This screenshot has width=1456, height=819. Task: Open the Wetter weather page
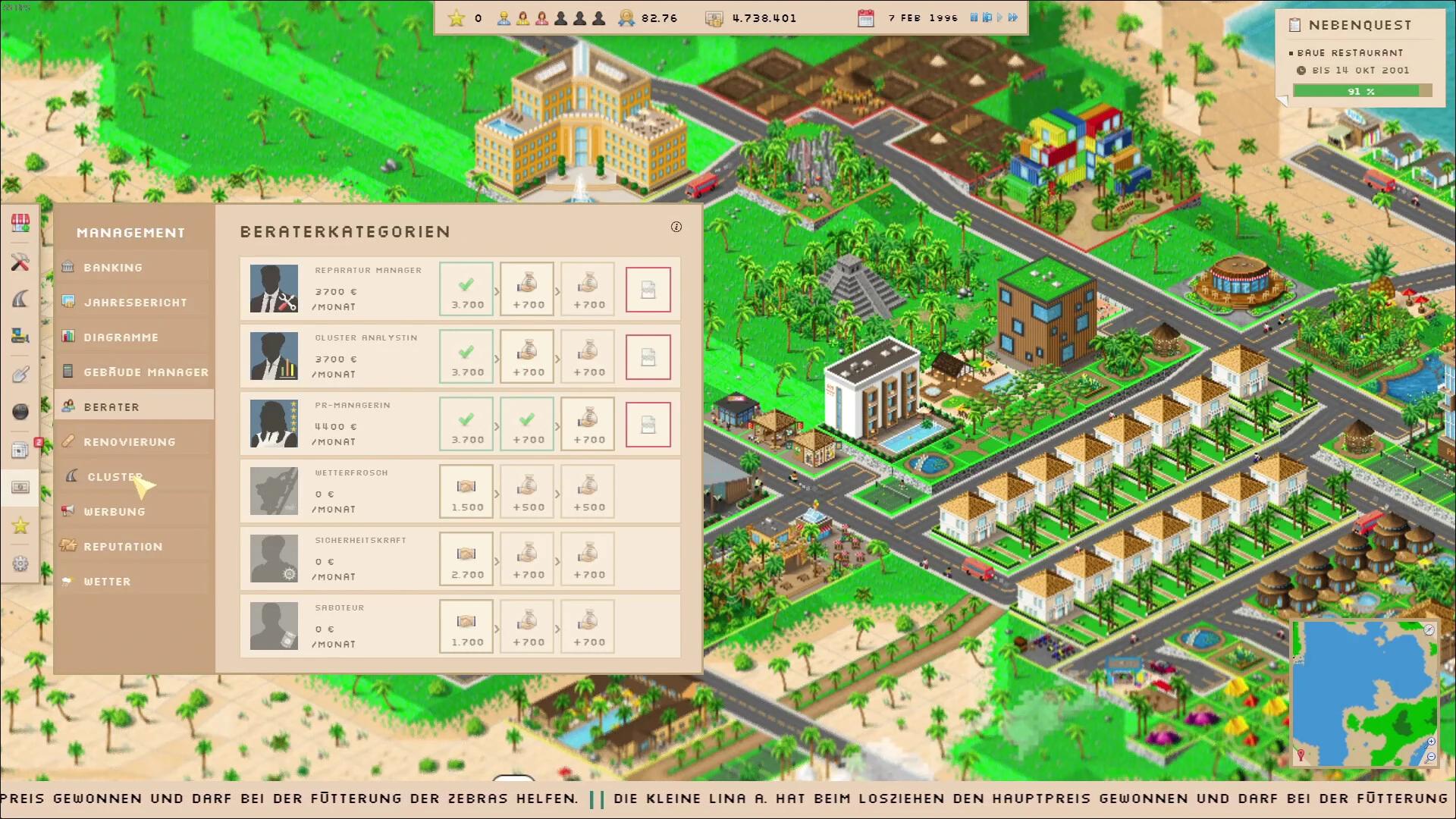point(107,582)
